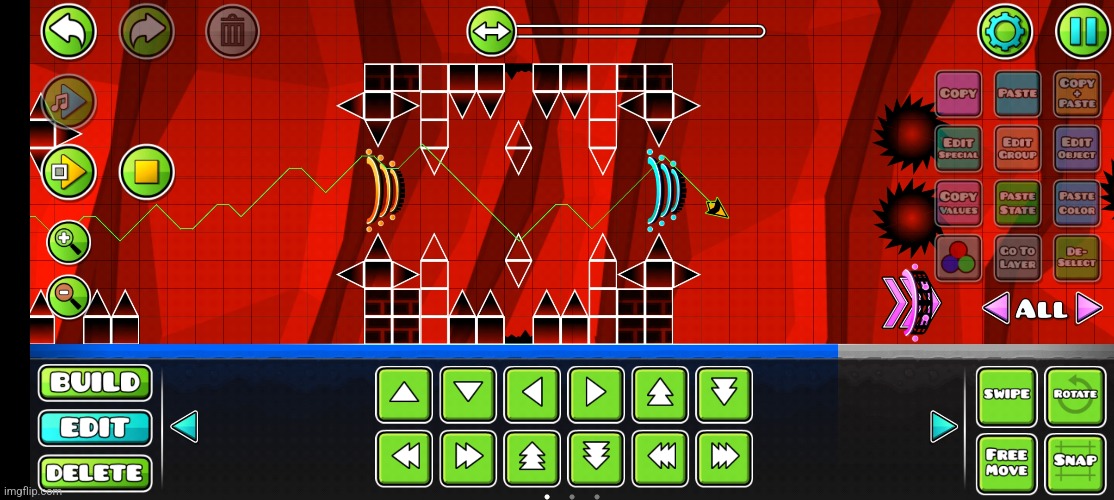This screenshot has height=500, width=1114.
Task: Pause the editor with the pause button
Action: (1083, 32)
